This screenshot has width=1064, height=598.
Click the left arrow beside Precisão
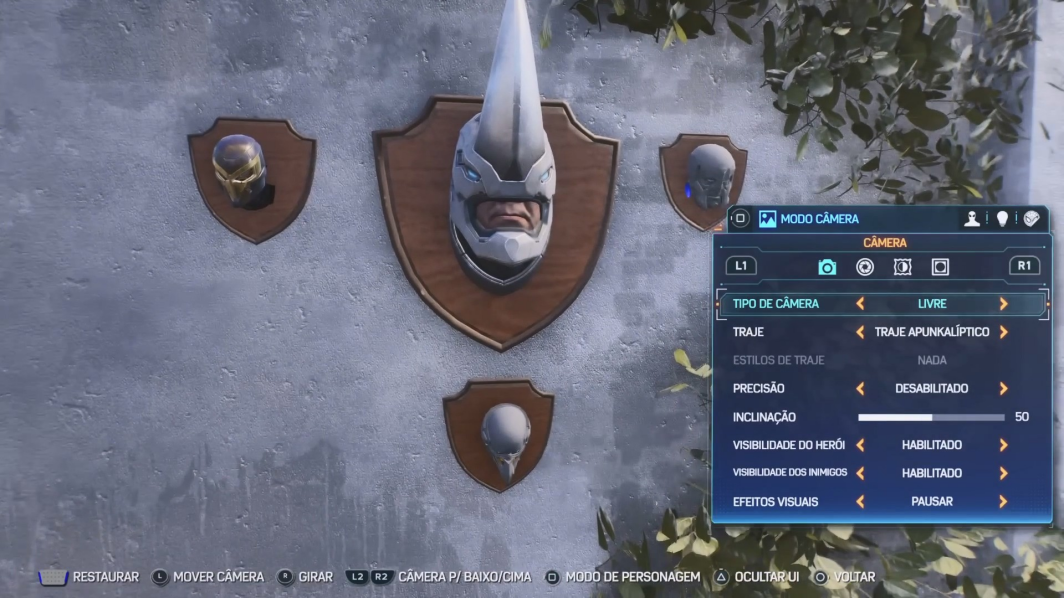[860, 389]
